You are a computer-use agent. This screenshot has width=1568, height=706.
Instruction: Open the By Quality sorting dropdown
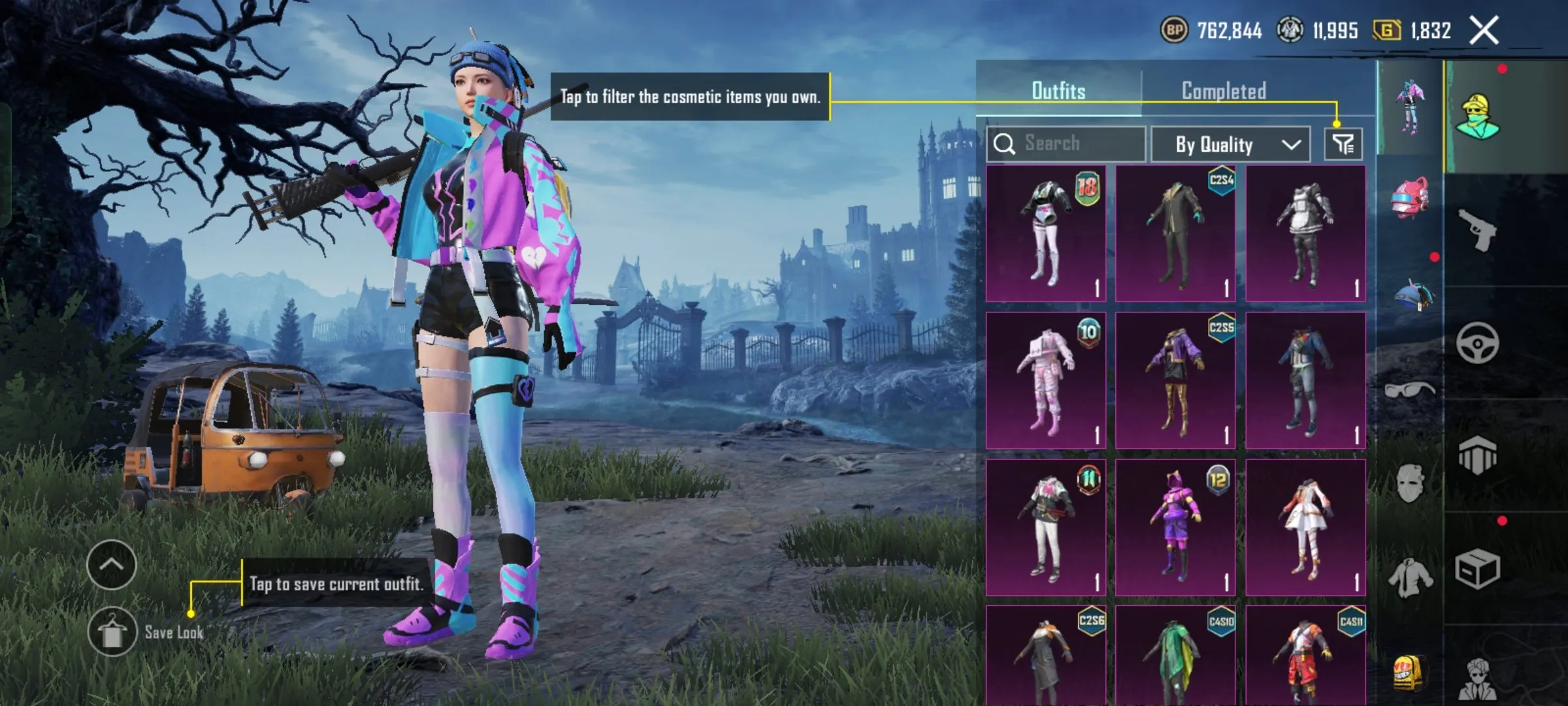(1232, 144)
